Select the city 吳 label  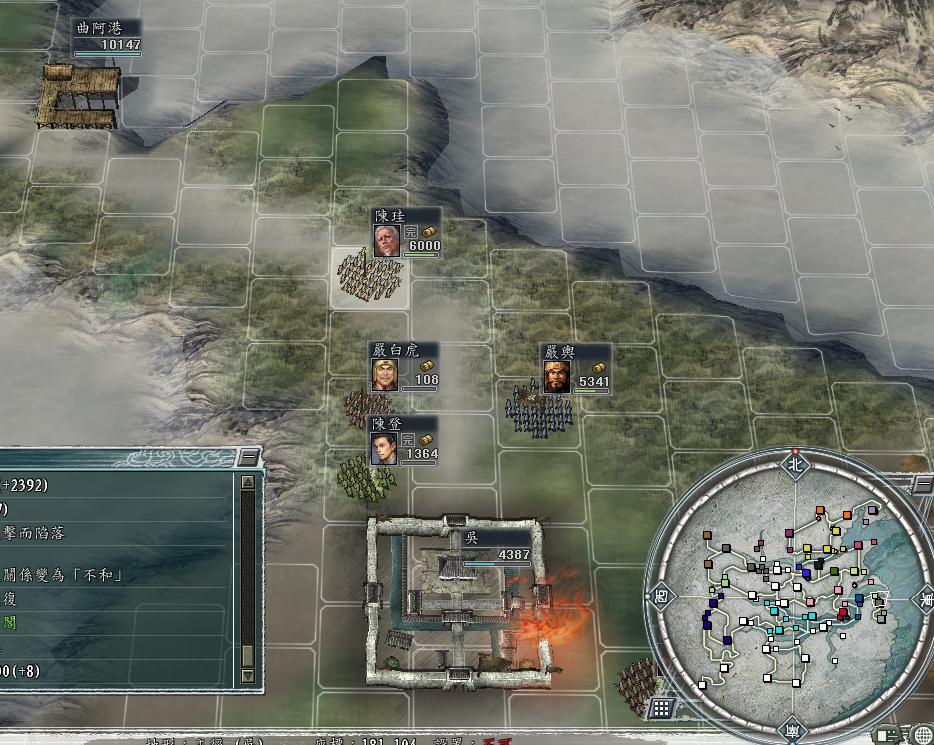pyautogui.click(x=497, y=545)
